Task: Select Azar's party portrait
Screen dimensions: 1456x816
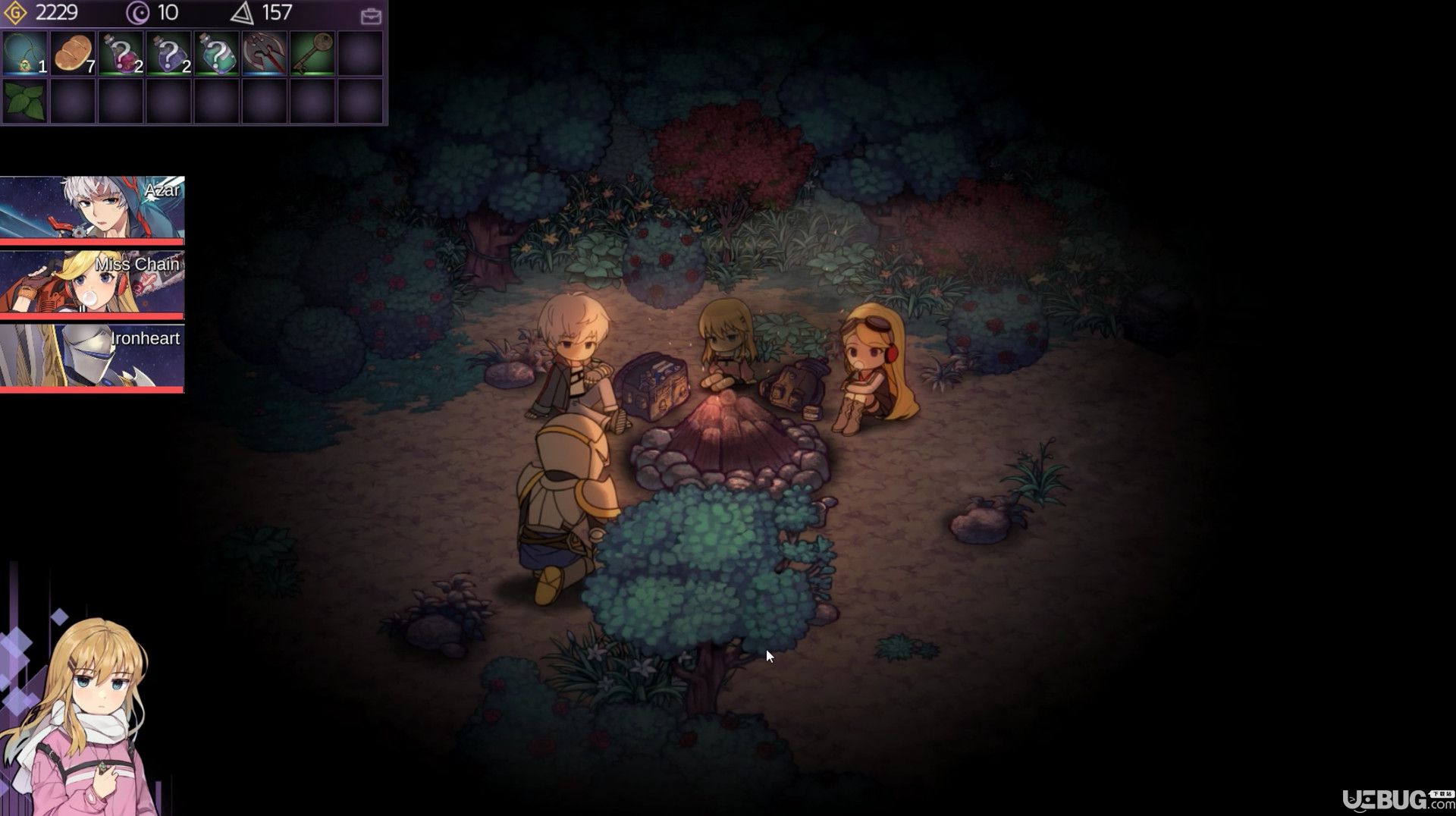Action: 92,209
